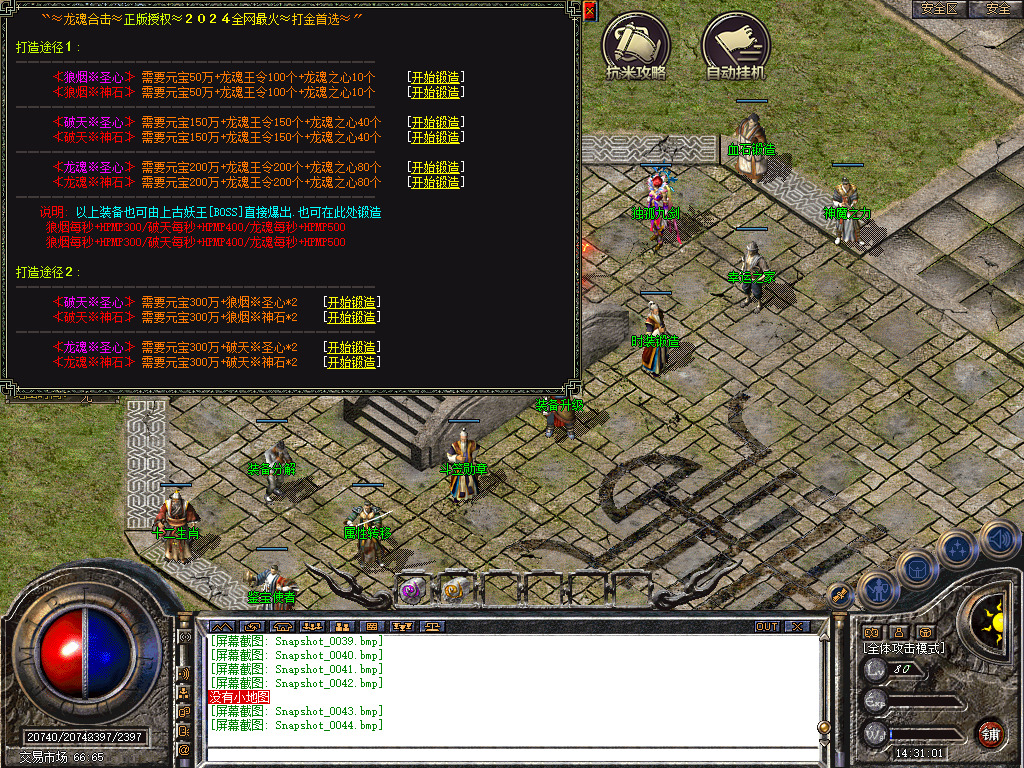Forge 破天※神石 costing 150万 元宝

point(435,138)
